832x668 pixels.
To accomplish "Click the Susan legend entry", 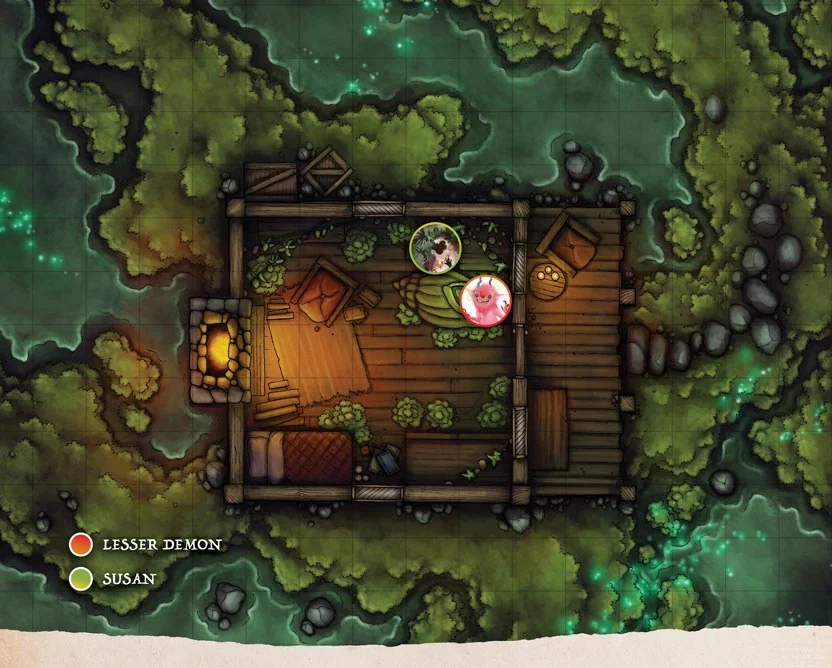I will tap(116, 578).
